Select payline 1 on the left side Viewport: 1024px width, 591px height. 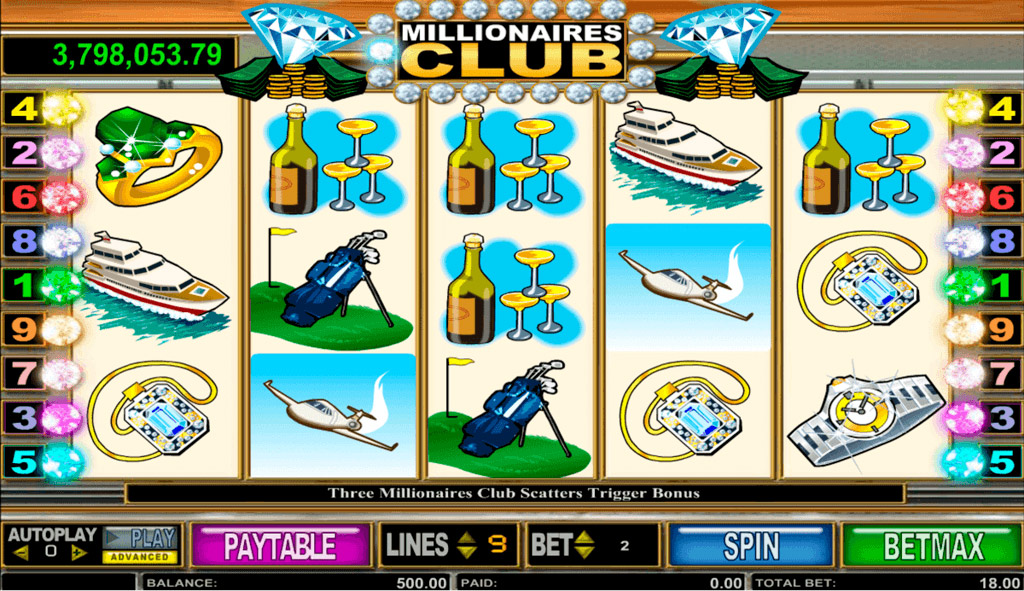pos(24,284)
